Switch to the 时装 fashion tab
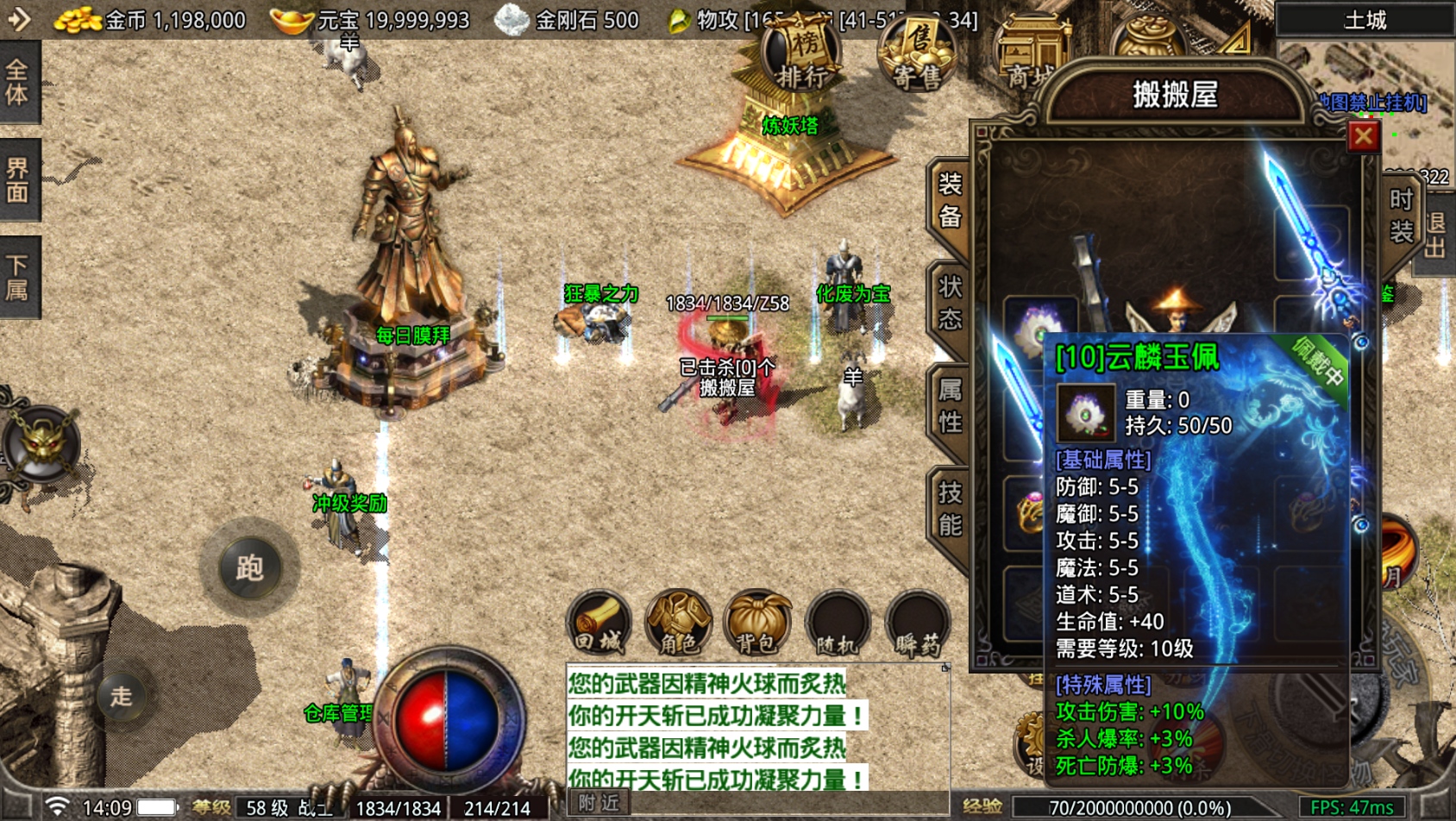 1401,215
